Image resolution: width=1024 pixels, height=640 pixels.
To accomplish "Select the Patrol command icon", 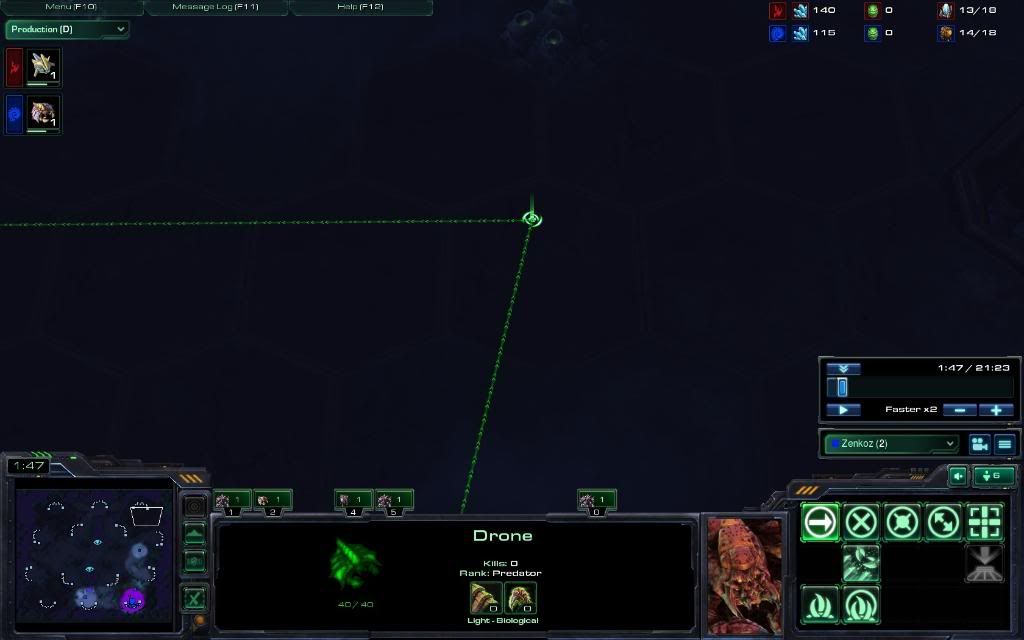I will pos(943,522).
